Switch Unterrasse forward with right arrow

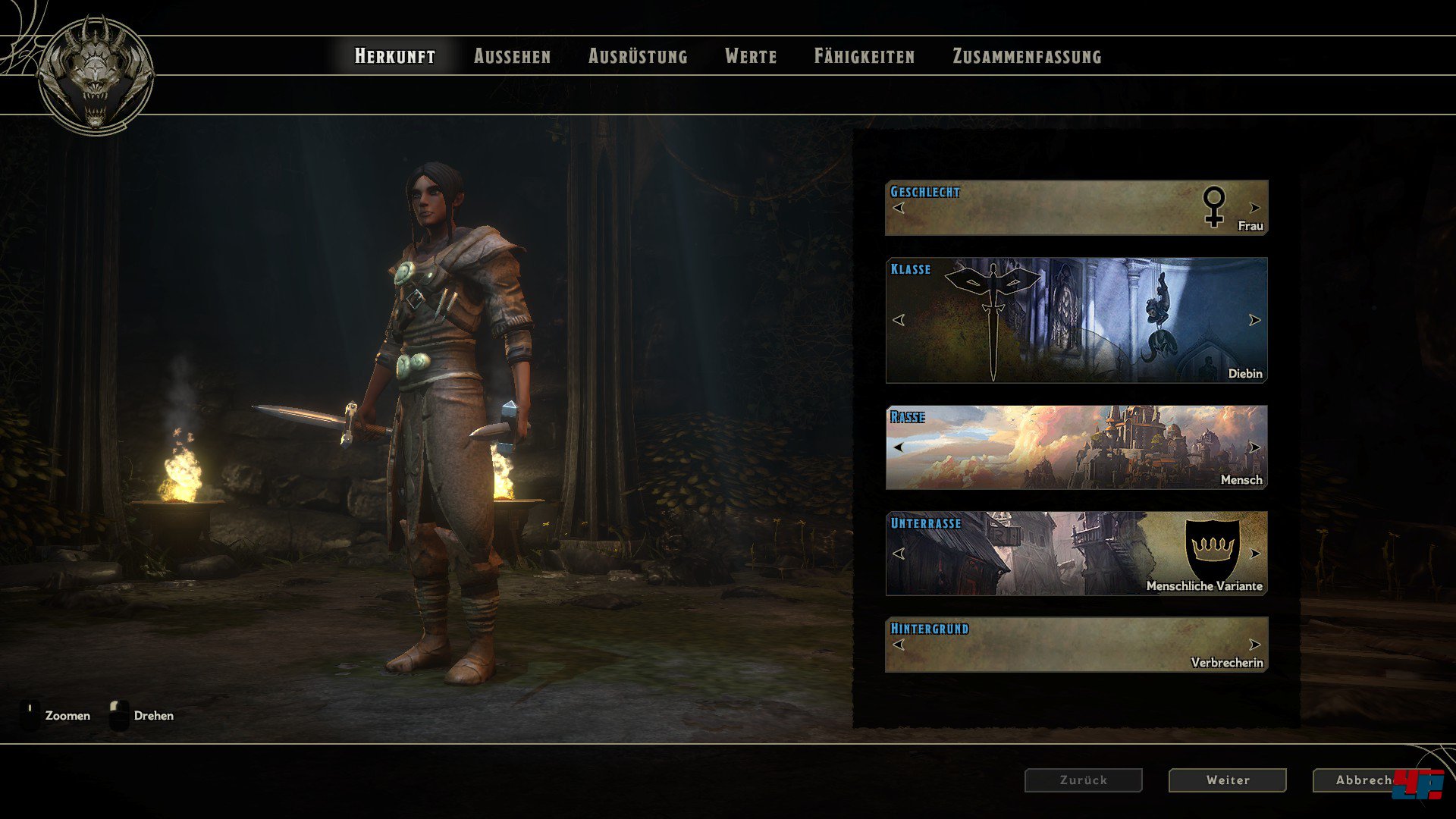(x=1255, y=554)
